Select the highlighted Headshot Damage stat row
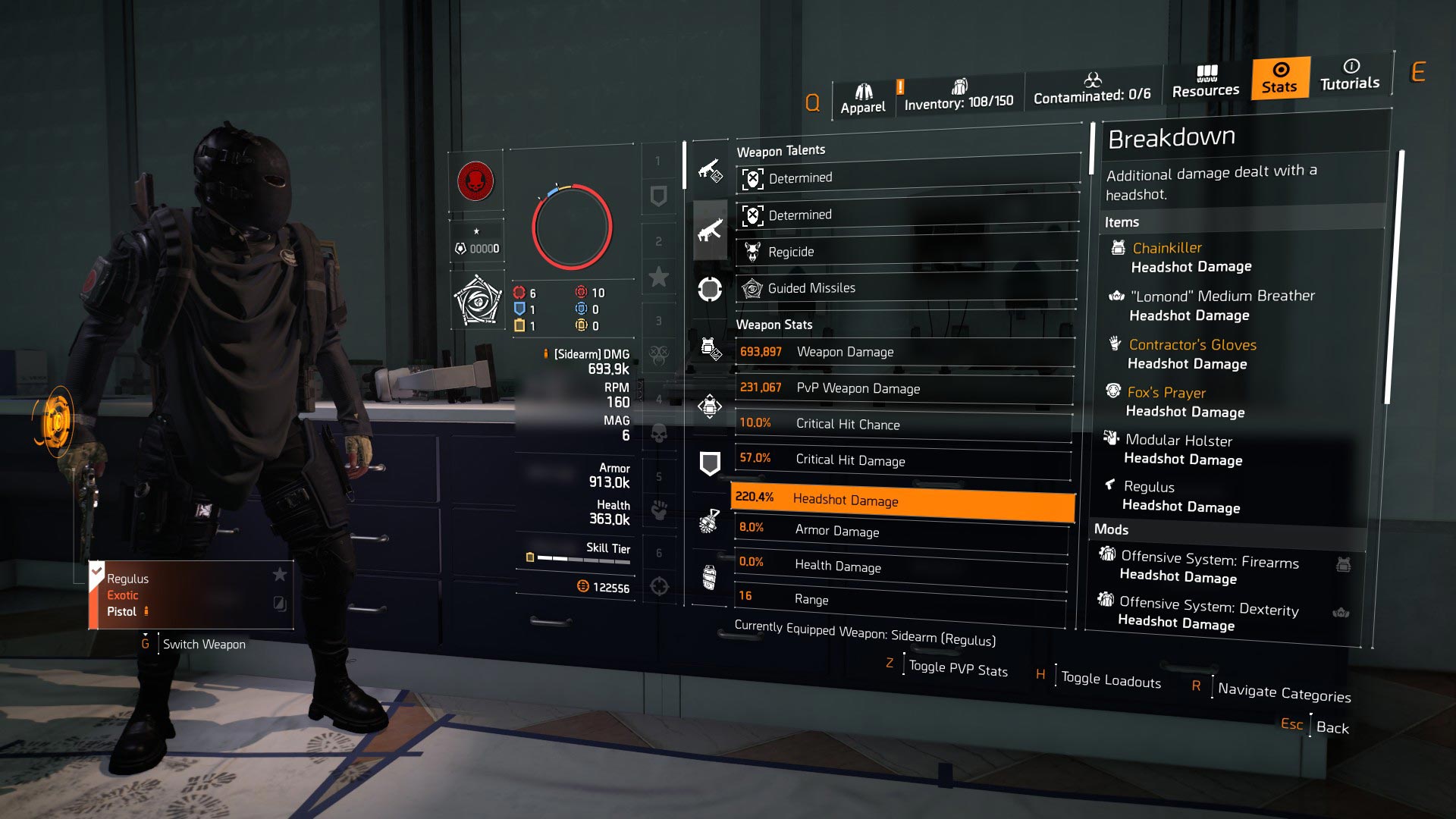 coord(902,500)
